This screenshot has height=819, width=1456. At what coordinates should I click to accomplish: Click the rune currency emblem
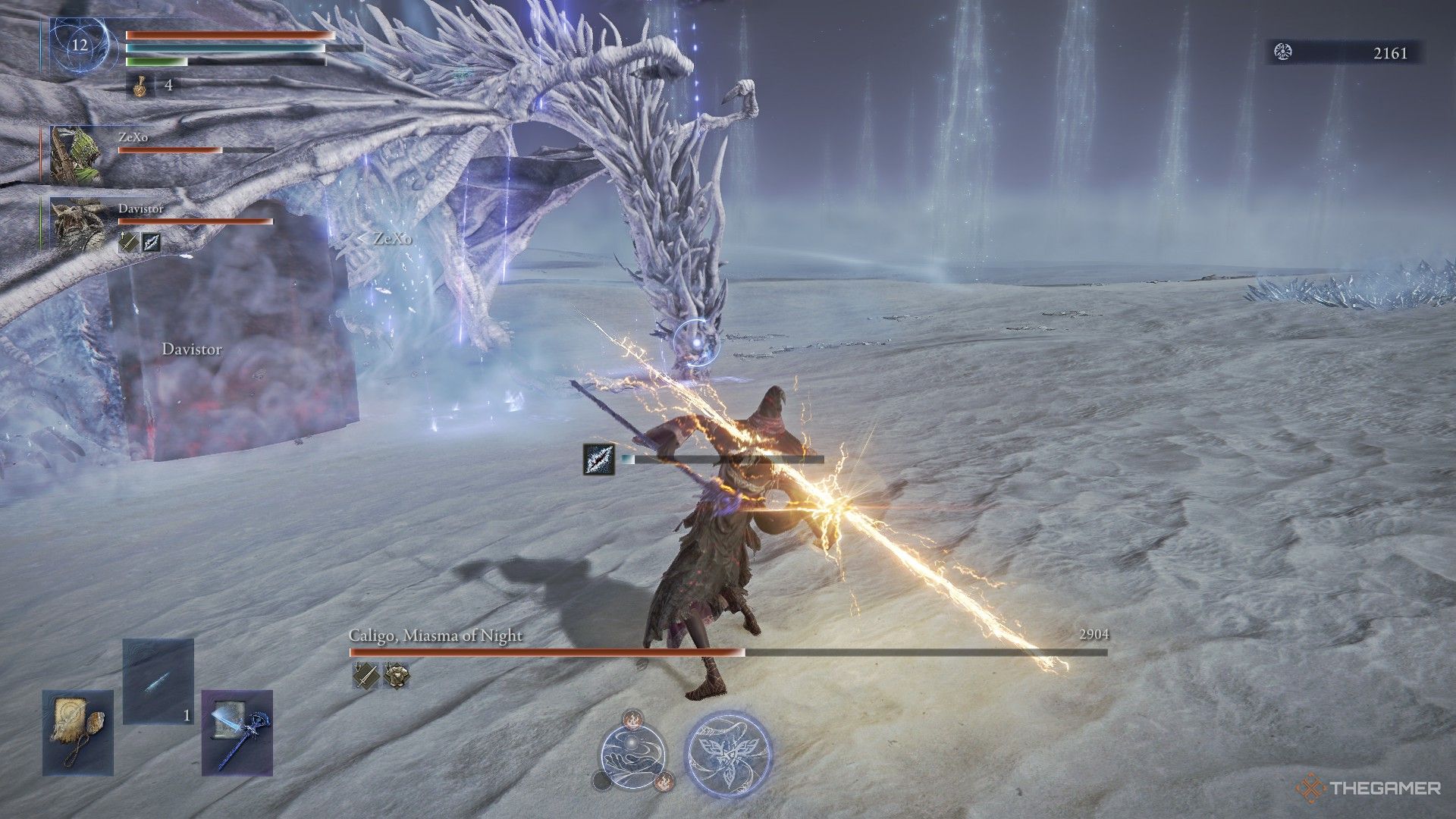point(1283,52)
